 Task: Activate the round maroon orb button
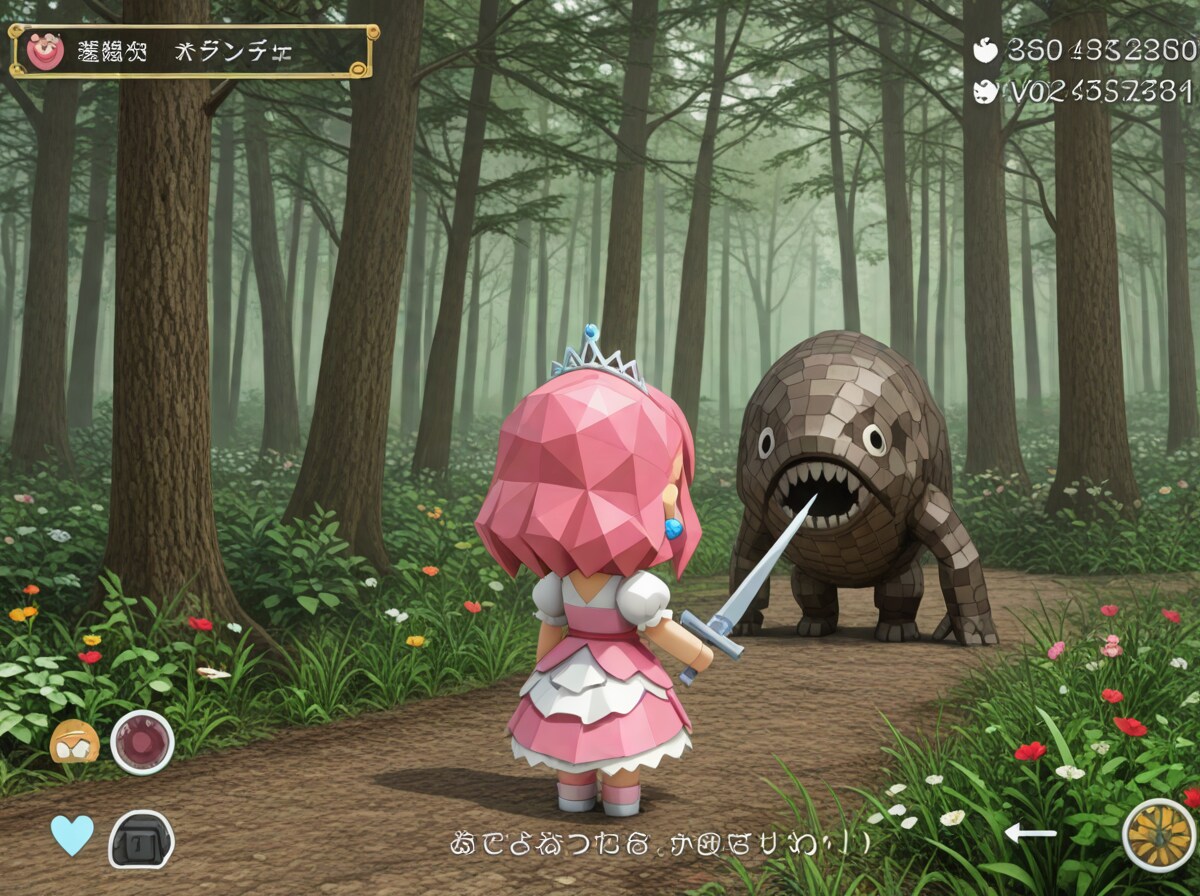pyautogui.click(x=142, y=742)
